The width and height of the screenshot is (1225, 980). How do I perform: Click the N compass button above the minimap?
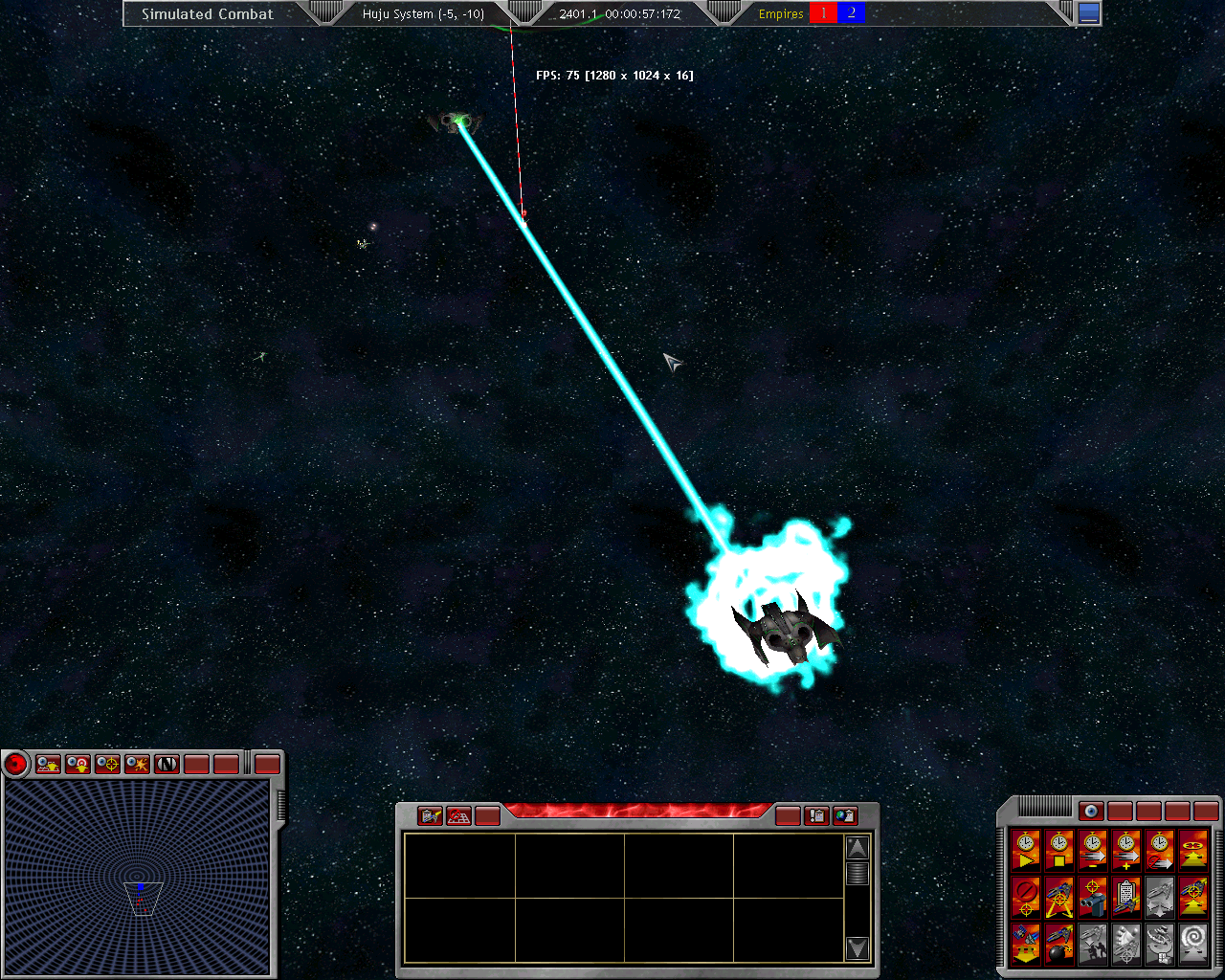(167, 764)
